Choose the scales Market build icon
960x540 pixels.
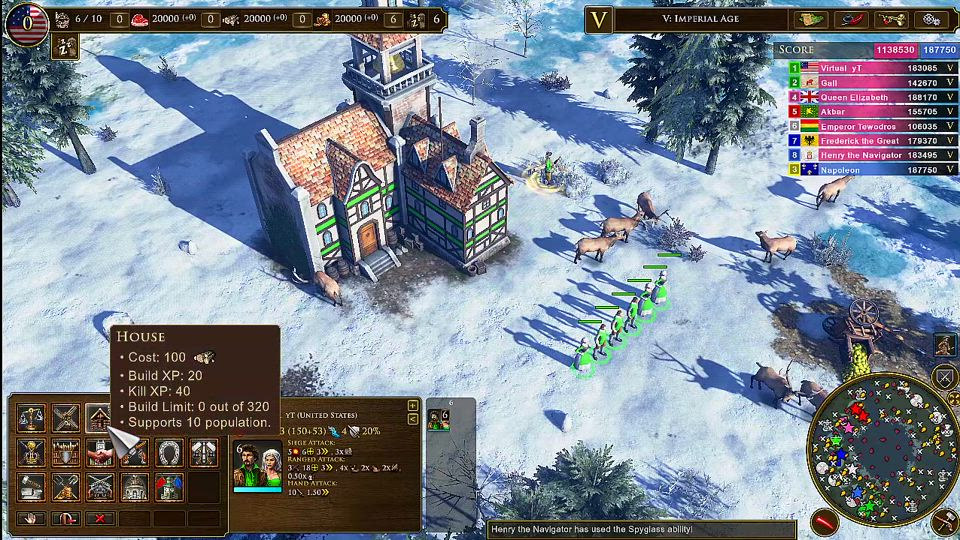pos(31,418)
